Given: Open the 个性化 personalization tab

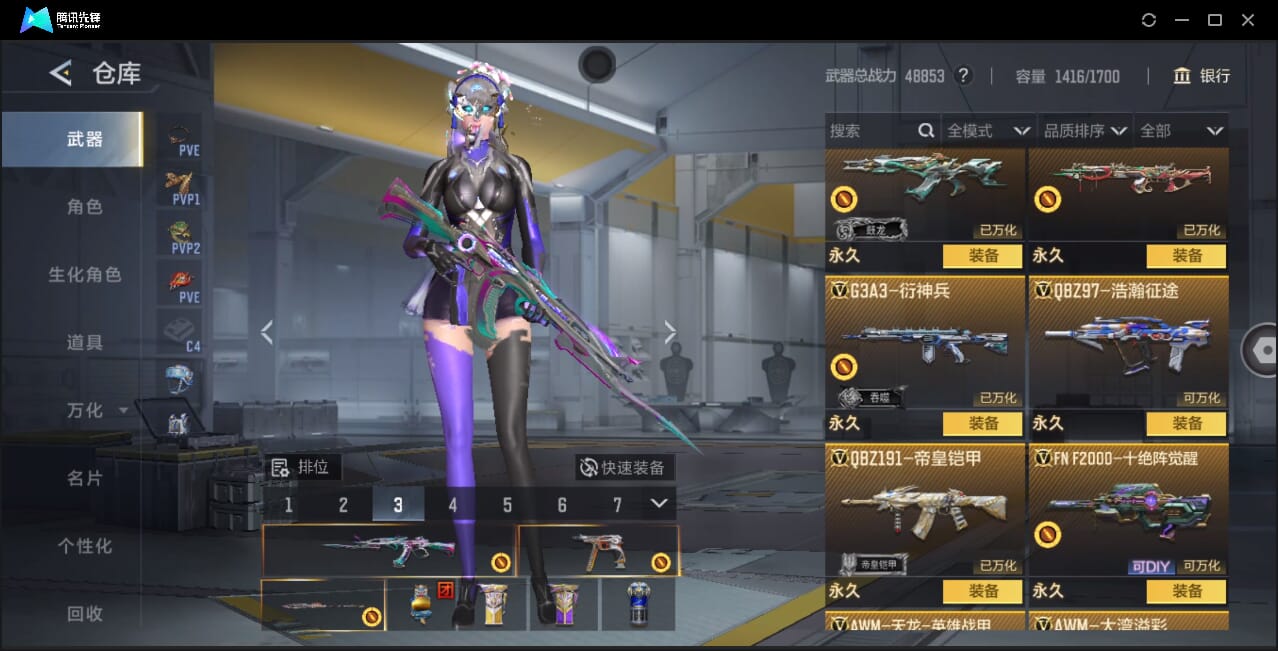Looking at the screenshot, I should pos(85,546).
